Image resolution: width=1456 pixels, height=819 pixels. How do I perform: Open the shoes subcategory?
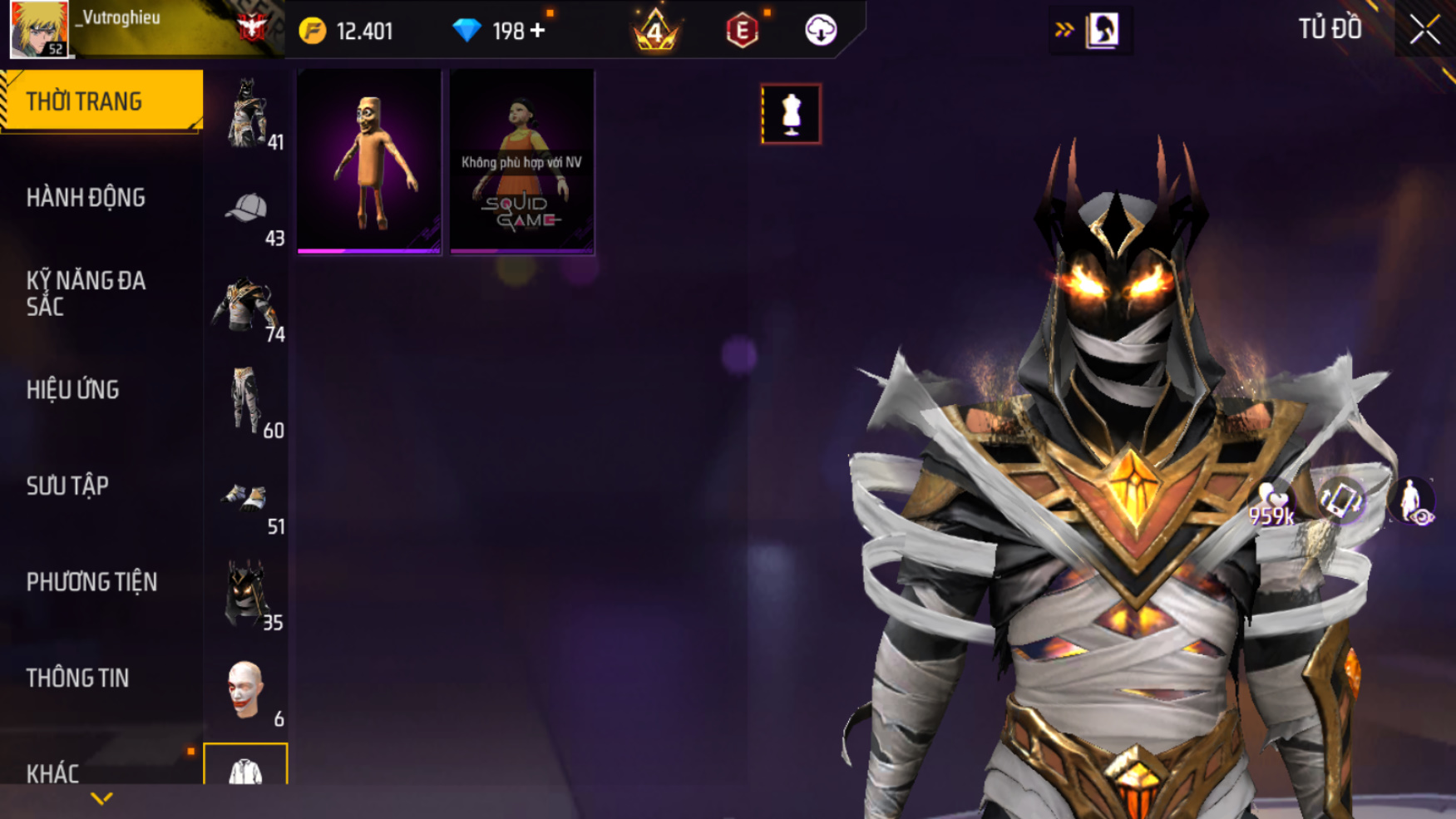pyautogui.click(x=244, y=498)
